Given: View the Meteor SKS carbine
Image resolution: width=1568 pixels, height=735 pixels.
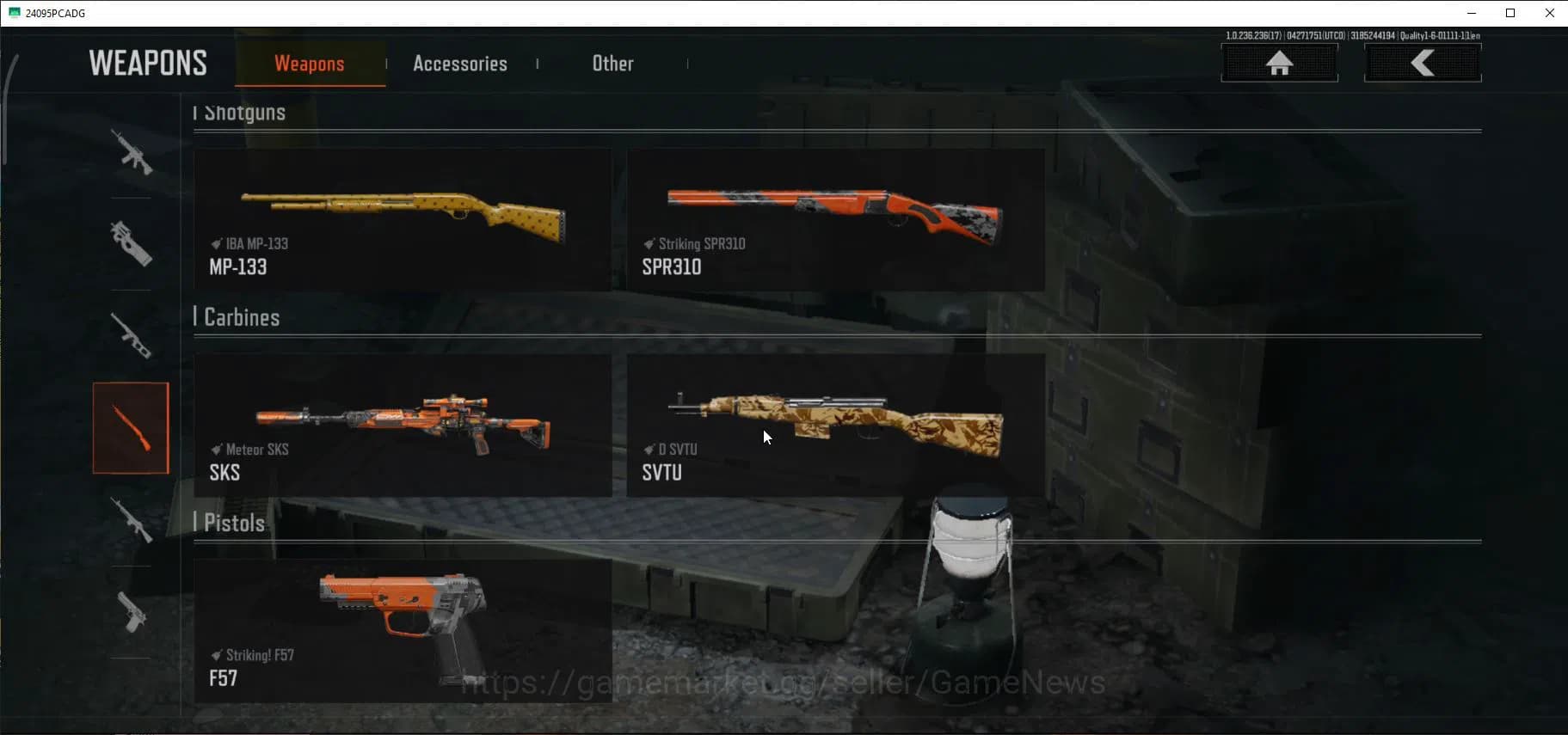Looking at the screenshot, I should pos(403,425).
